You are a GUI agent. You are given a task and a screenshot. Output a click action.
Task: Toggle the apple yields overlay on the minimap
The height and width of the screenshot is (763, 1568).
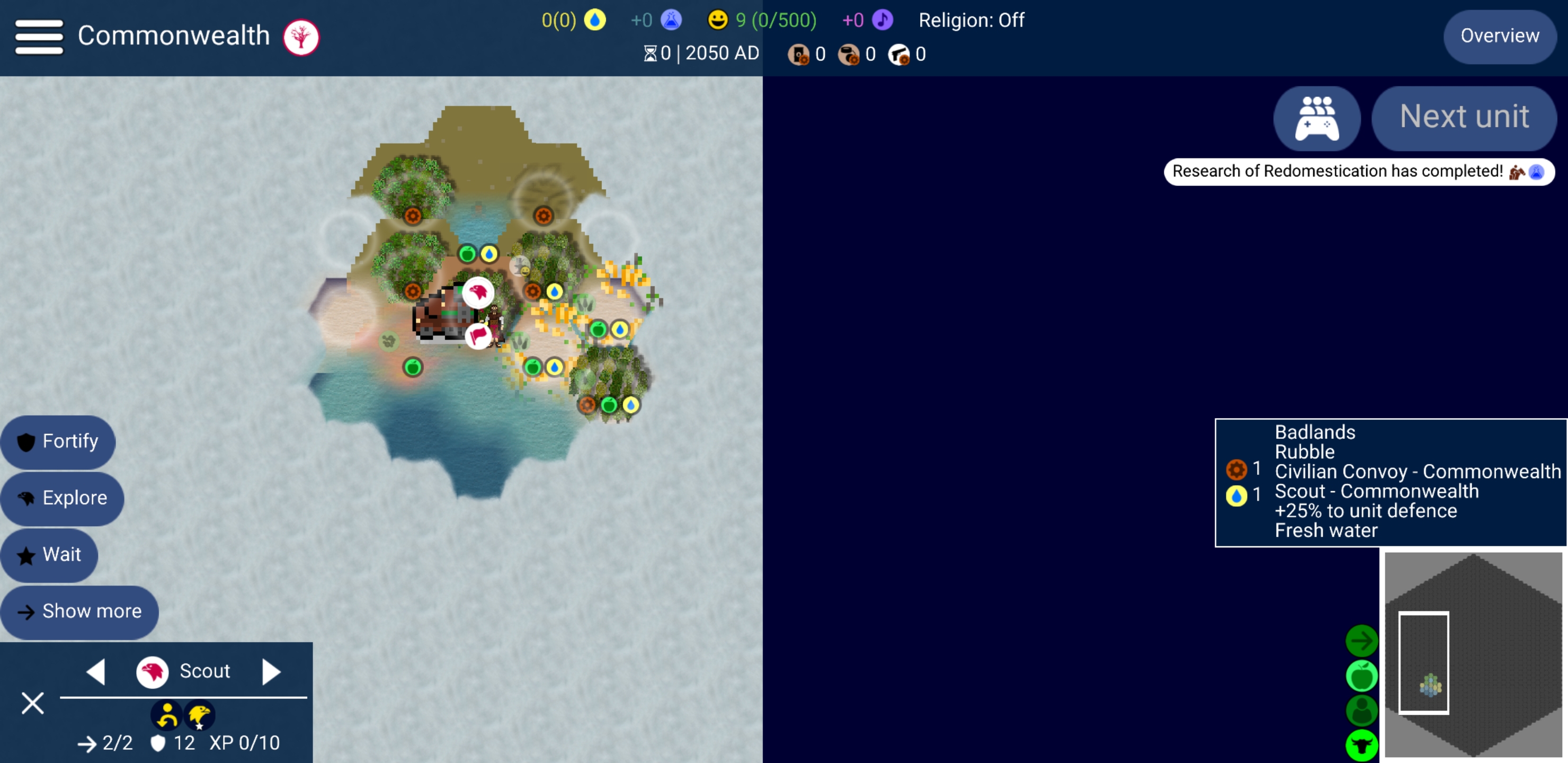click(x=1362, y=676)
